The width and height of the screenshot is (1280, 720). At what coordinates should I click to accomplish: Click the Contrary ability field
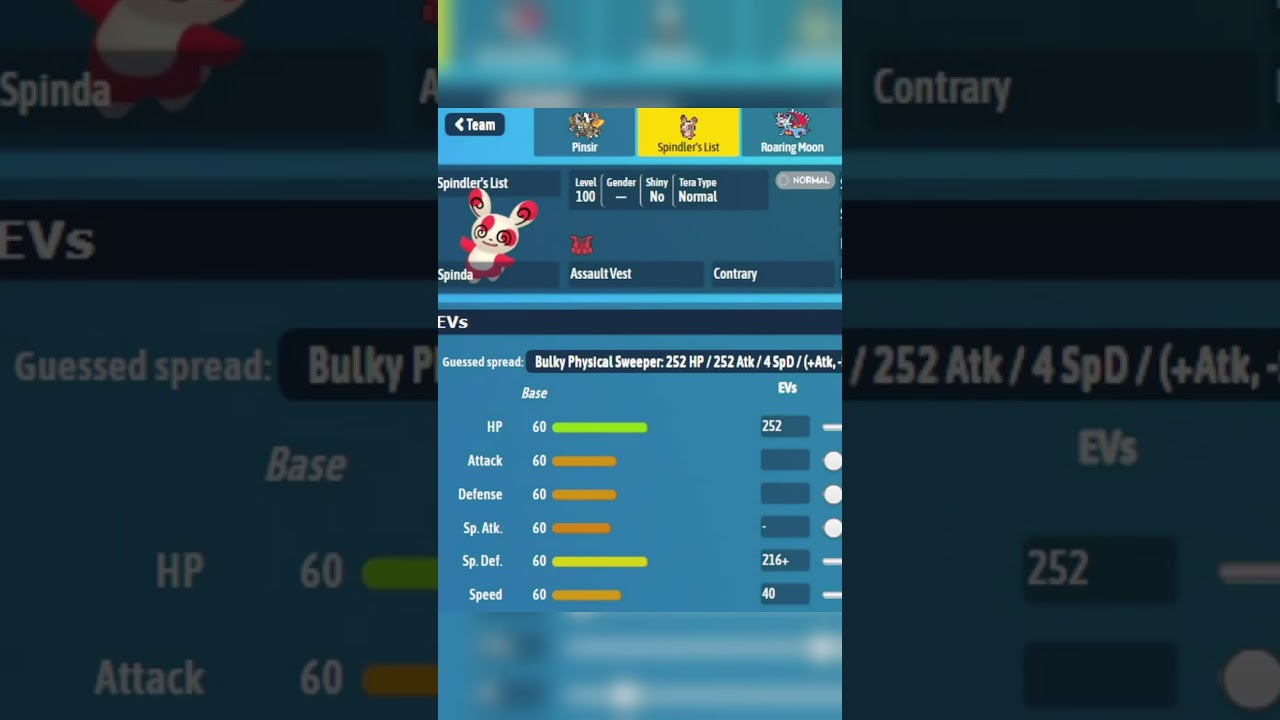tap(772, 273)
